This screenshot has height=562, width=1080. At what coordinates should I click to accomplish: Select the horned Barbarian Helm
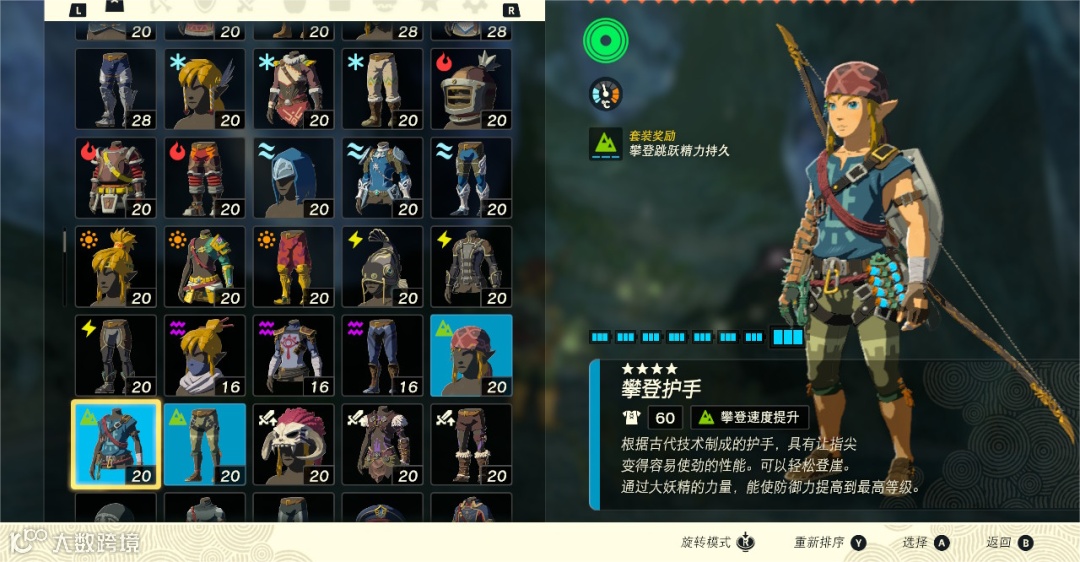[x=293, y=444]
